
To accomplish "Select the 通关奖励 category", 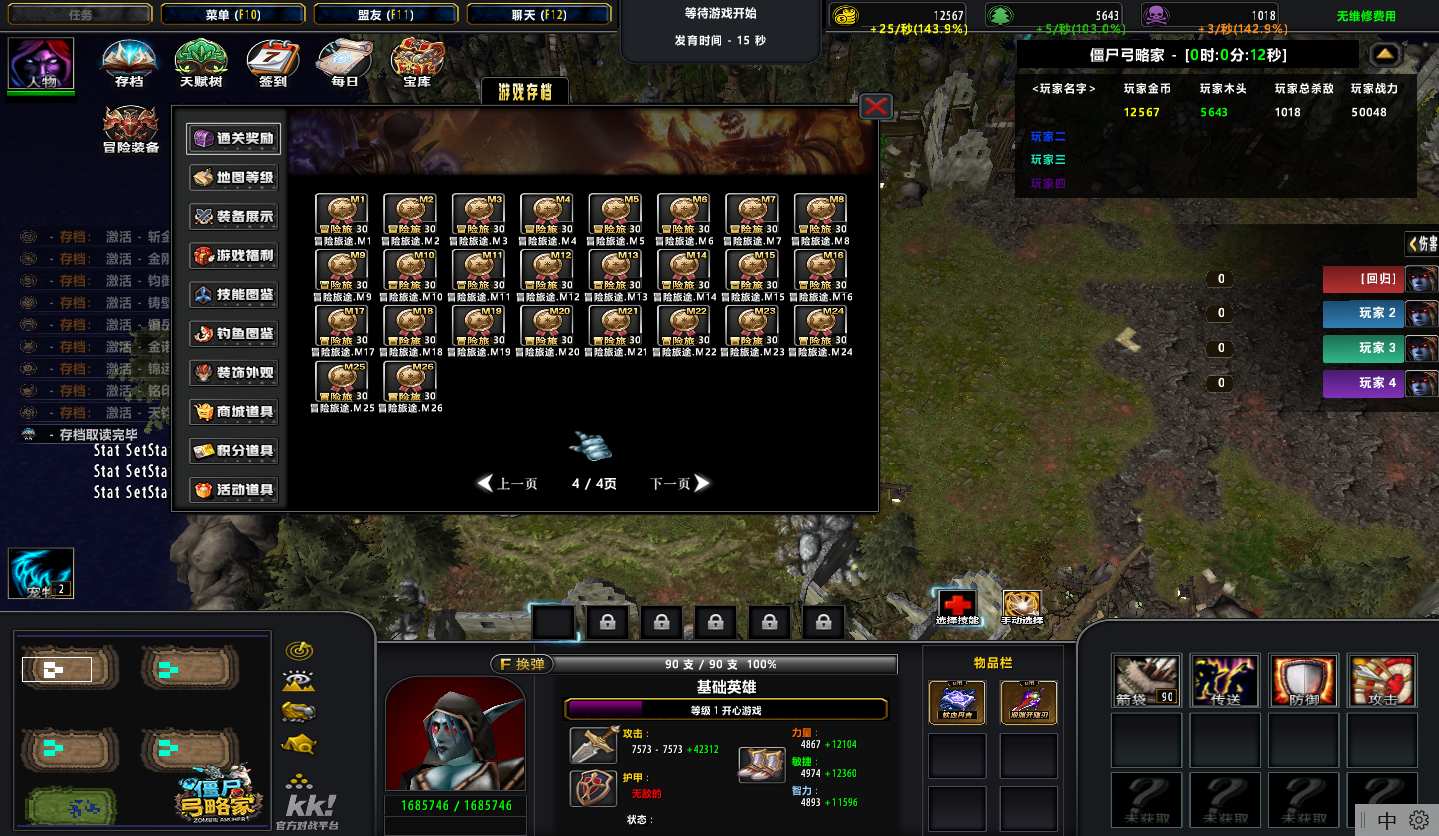I will (233, 139).
